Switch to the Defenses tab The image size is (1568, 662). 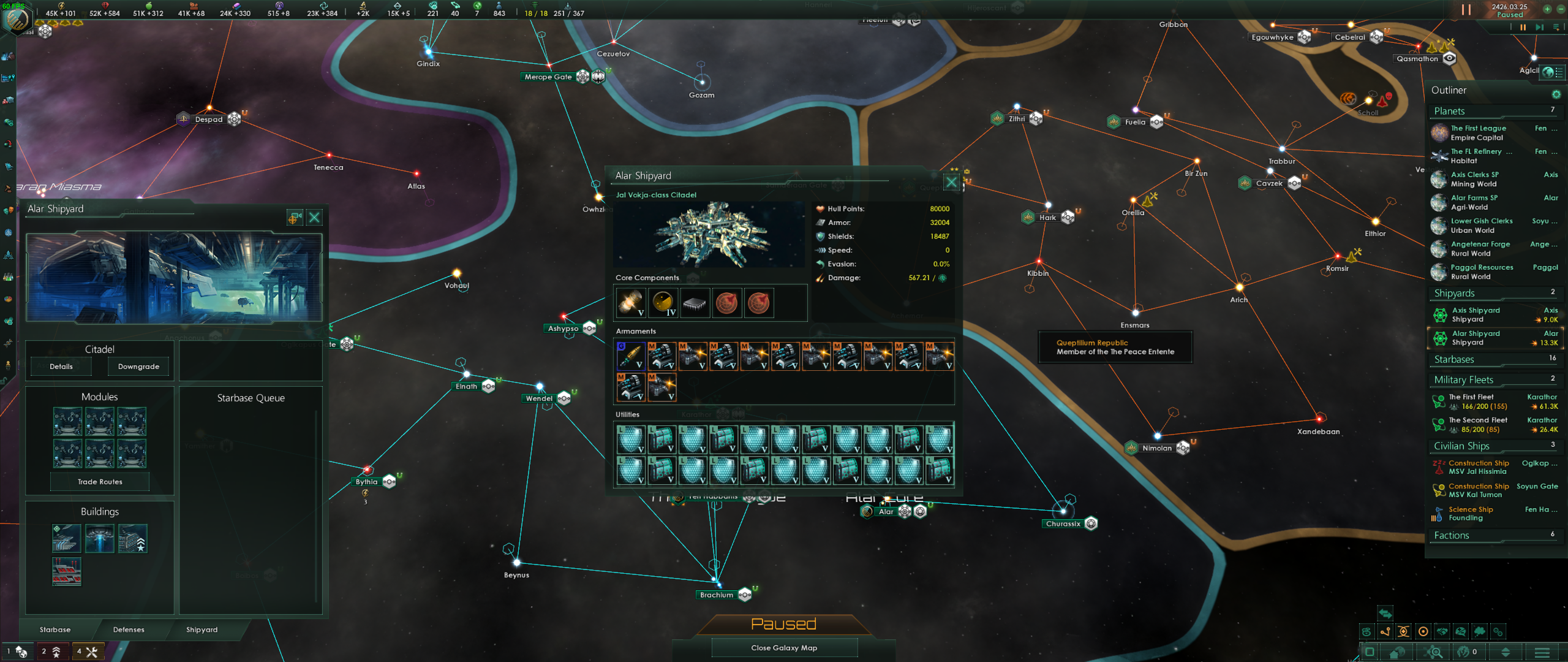[127, 630]
